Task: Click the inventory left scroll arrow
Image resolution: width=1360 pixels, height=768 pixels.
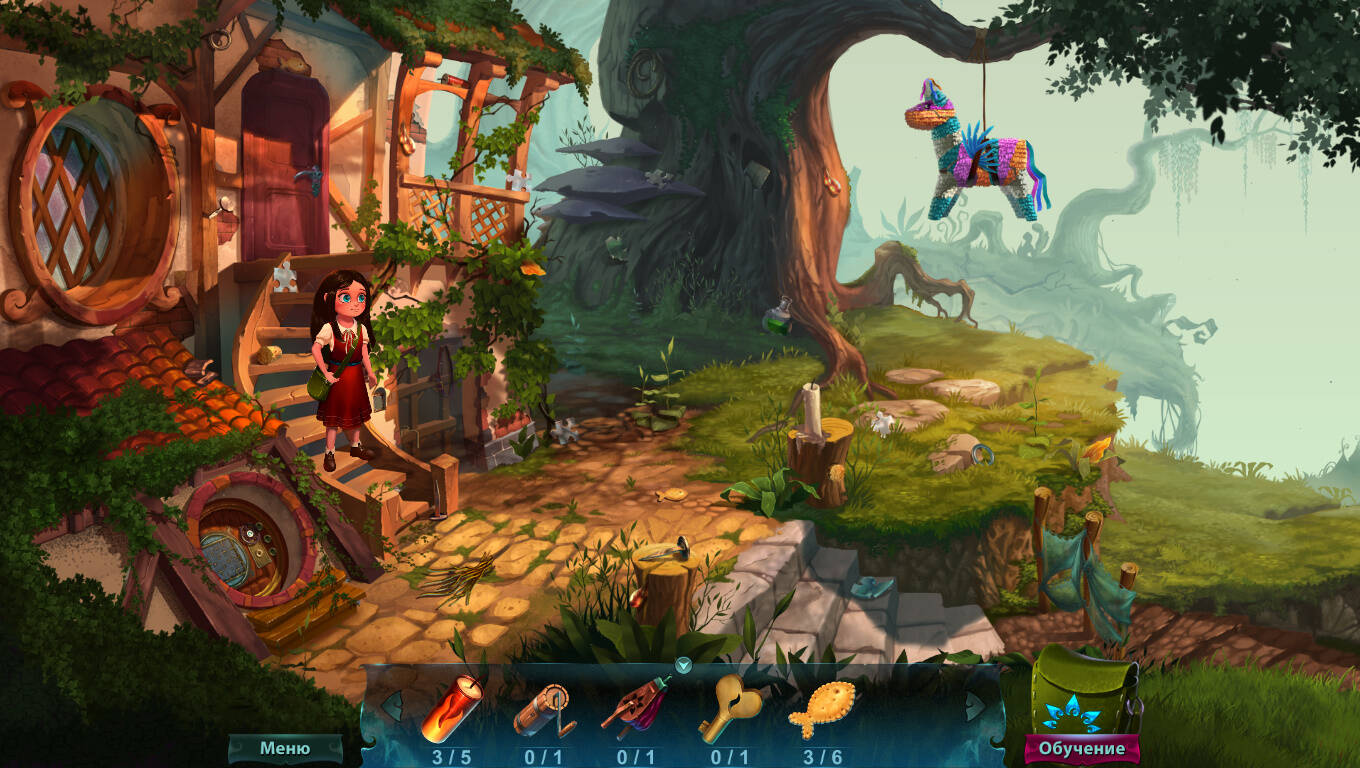Action: pyautogui.click(x=391, y=705)
